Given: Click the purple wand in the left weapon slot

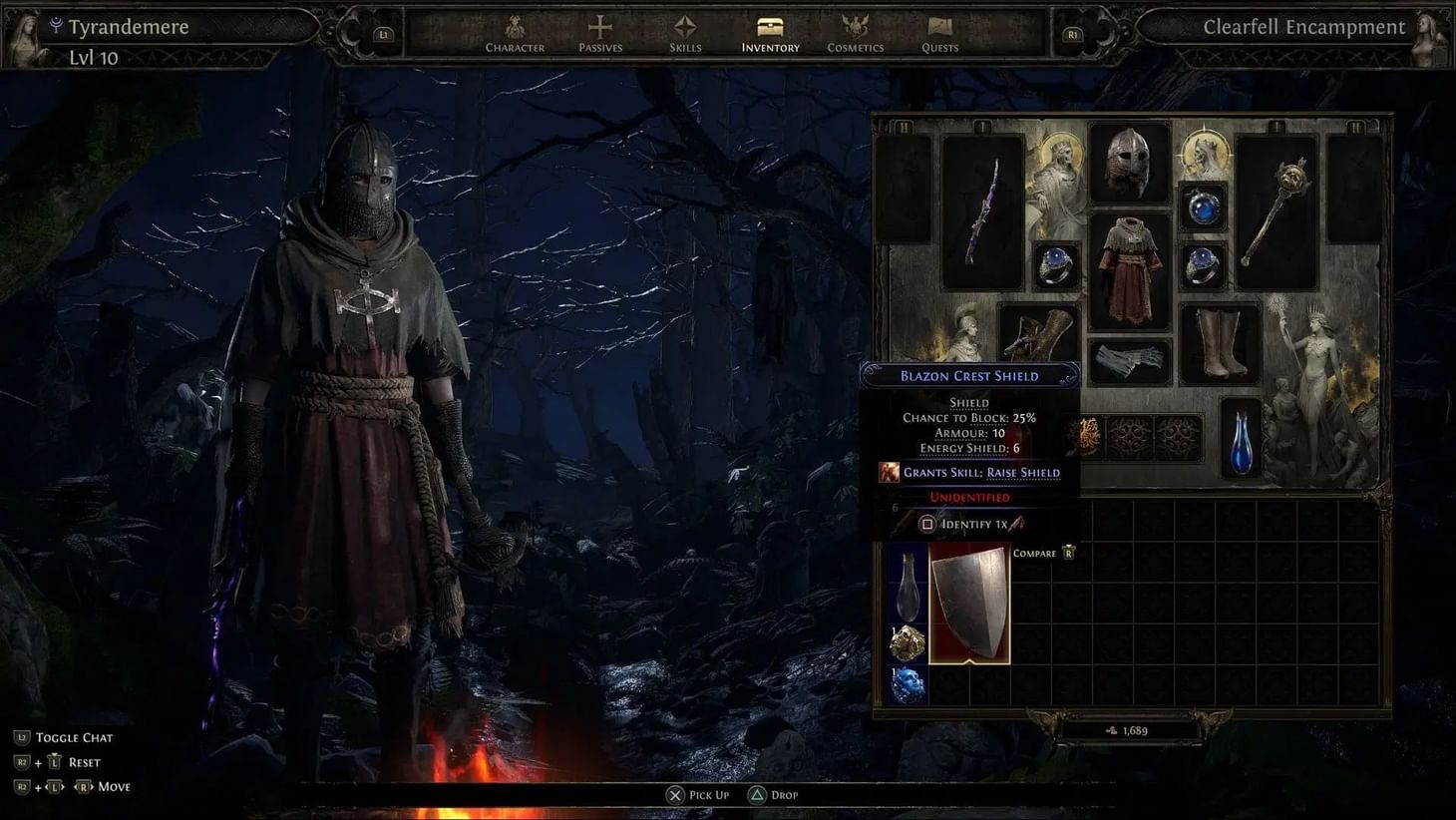Looking at the screenshot, I should tap(982, 209).
